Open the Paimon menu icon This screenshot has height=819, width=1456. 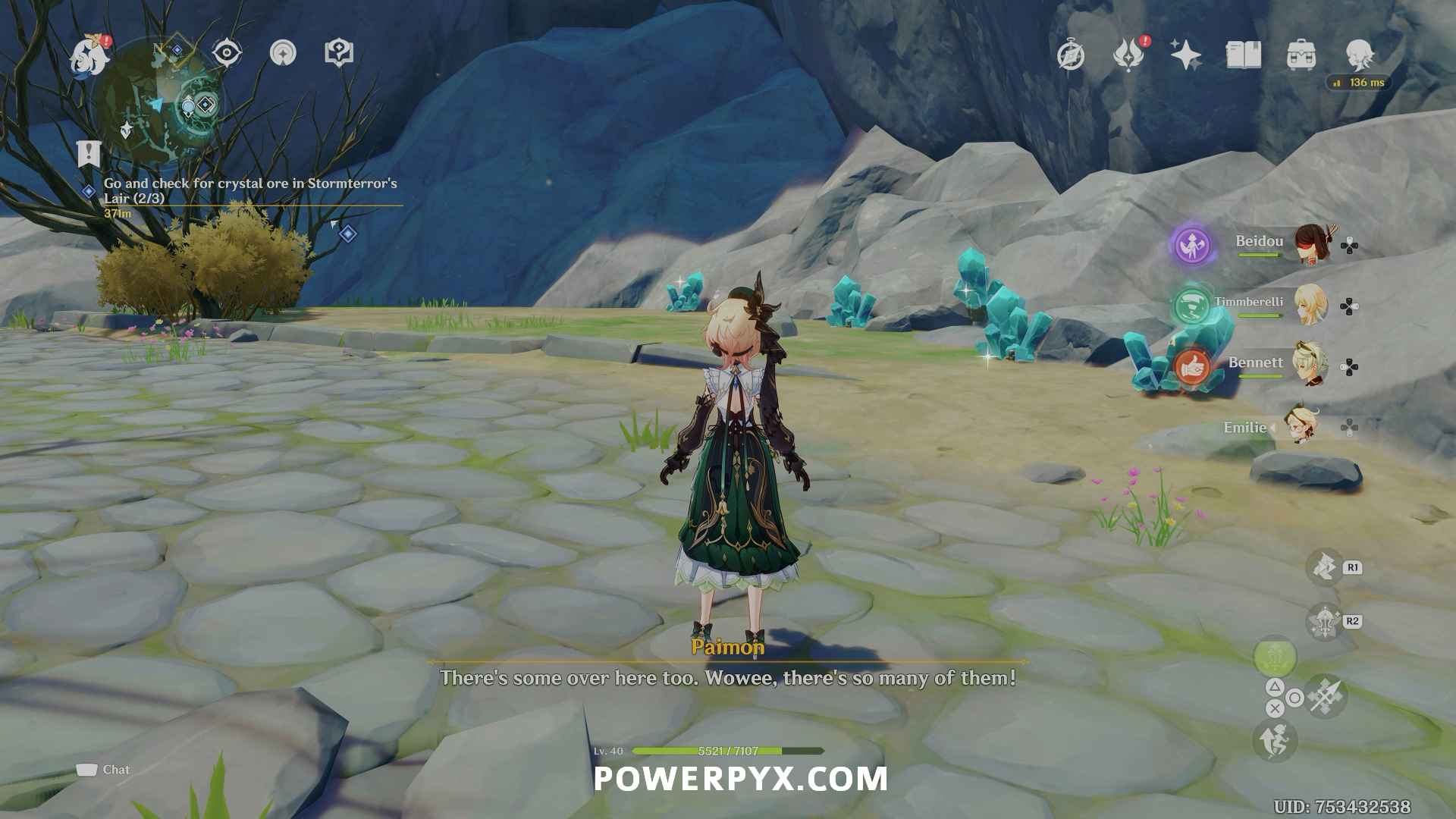[90, 55]
